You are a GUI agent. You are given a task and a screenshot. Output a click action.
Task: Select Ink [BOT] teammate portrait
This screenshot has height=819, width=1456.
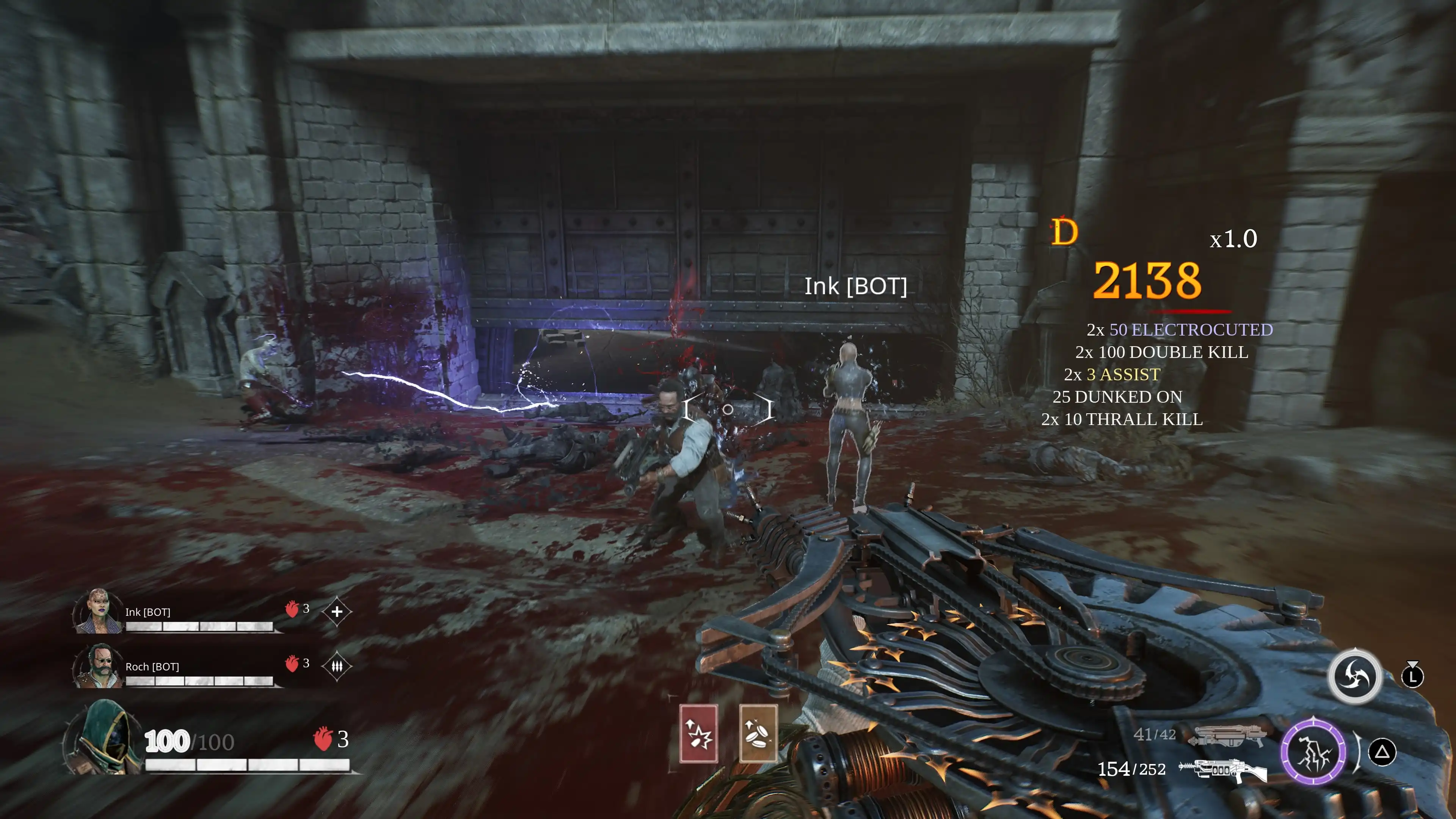click(97, 612)
